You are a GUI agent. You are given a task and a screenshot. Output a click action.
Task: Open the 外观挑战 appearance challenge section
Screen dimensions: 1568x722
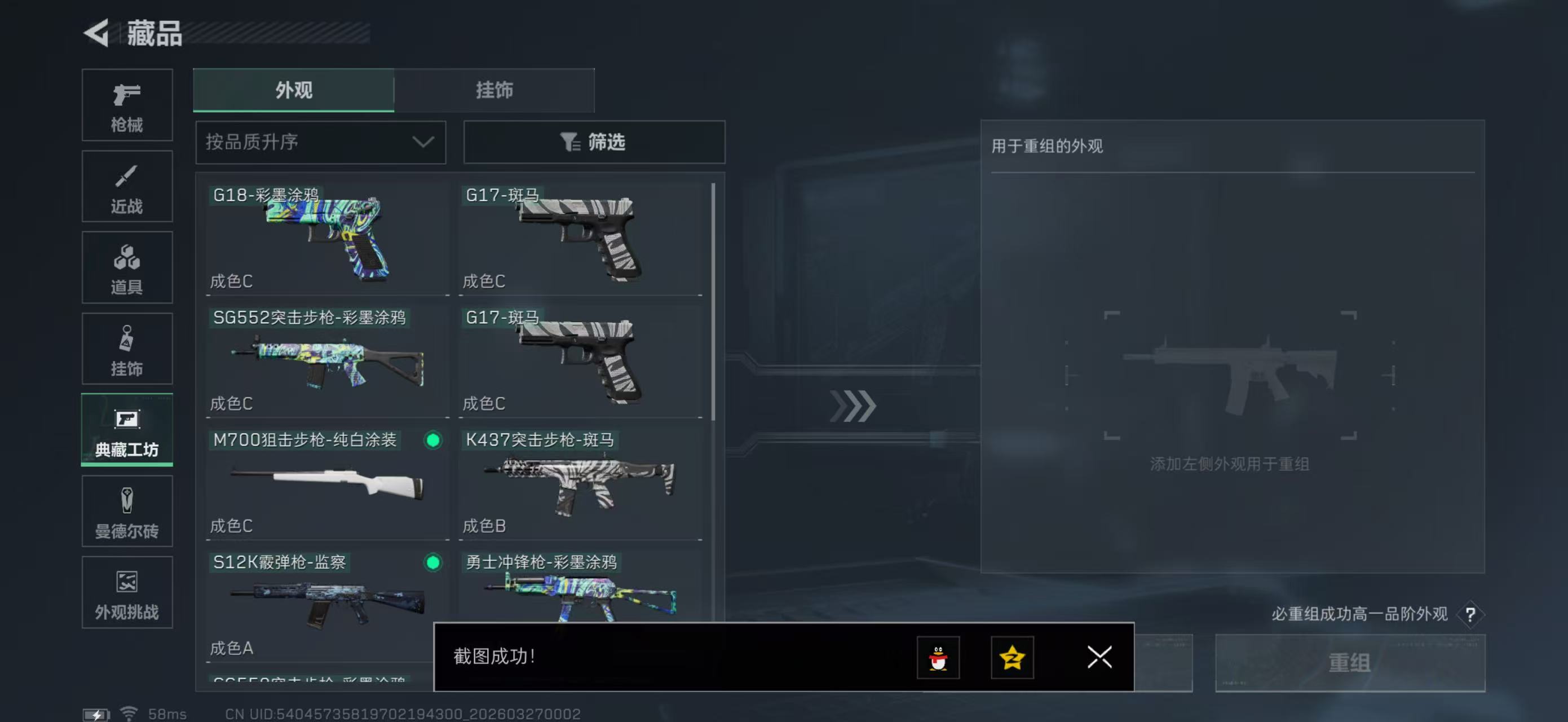coord(127,593)
